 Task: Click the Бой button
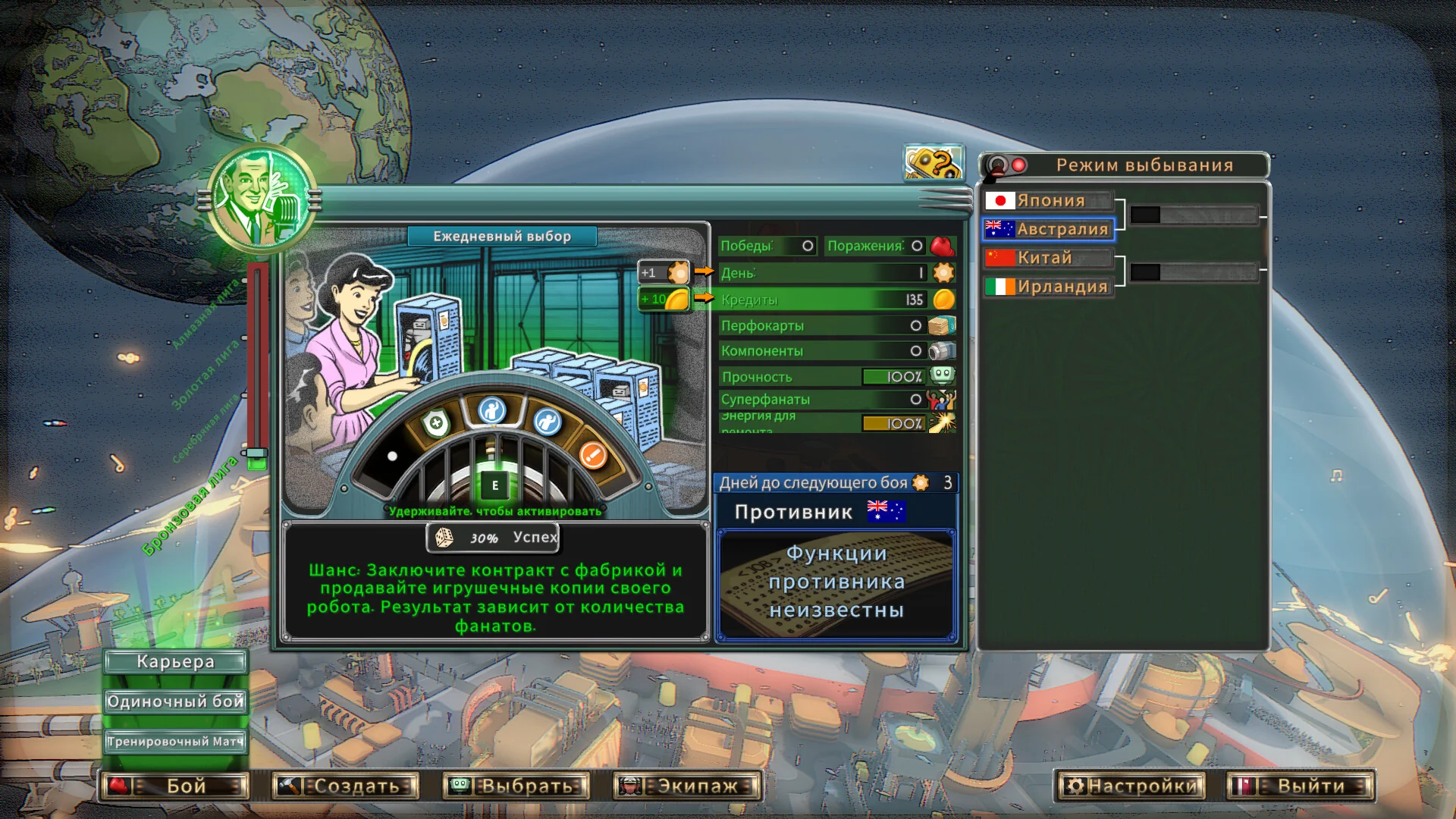[x=175, y=786]
